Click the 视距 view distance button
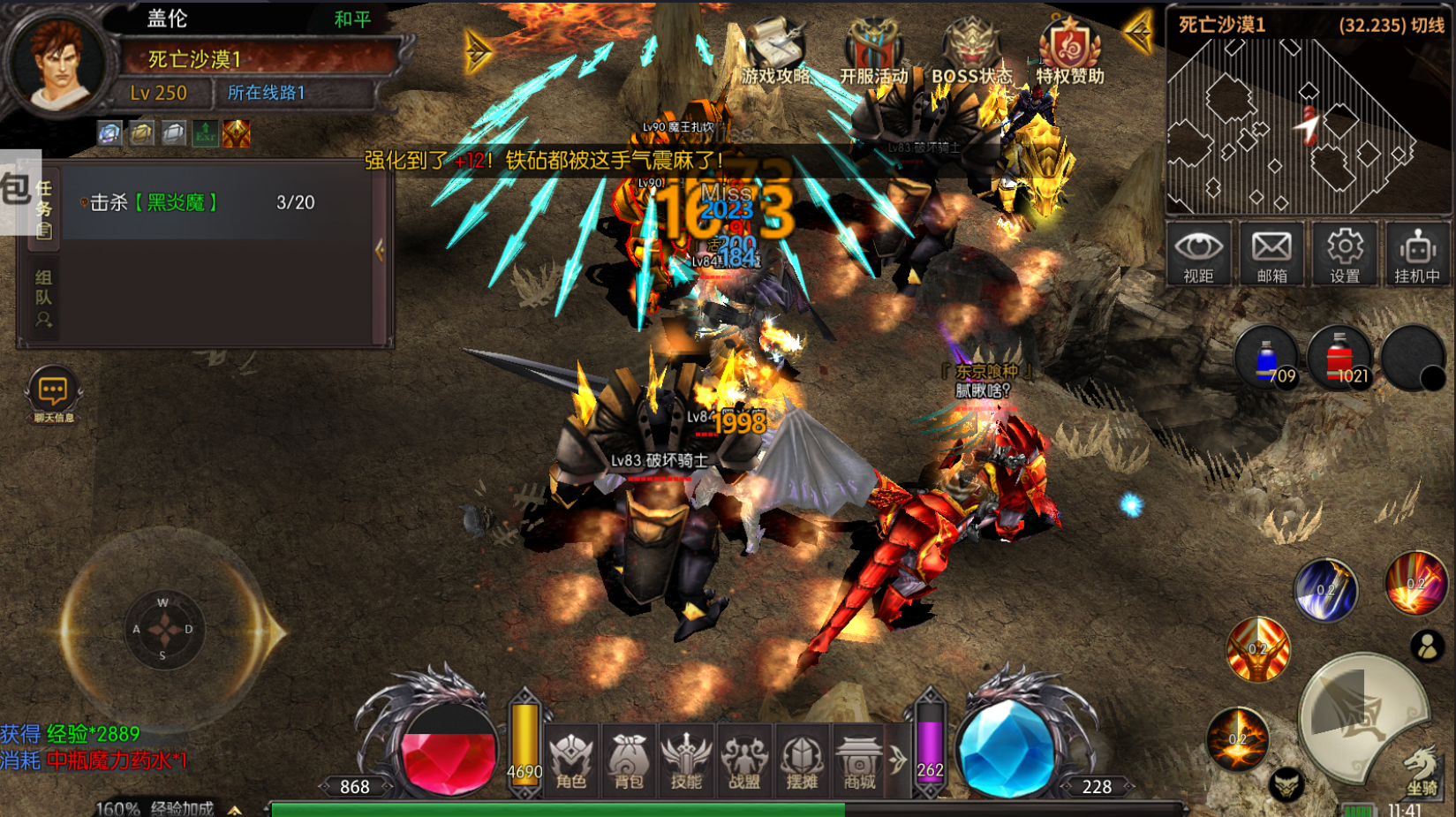The image size is (1456, 817). 1198,254
